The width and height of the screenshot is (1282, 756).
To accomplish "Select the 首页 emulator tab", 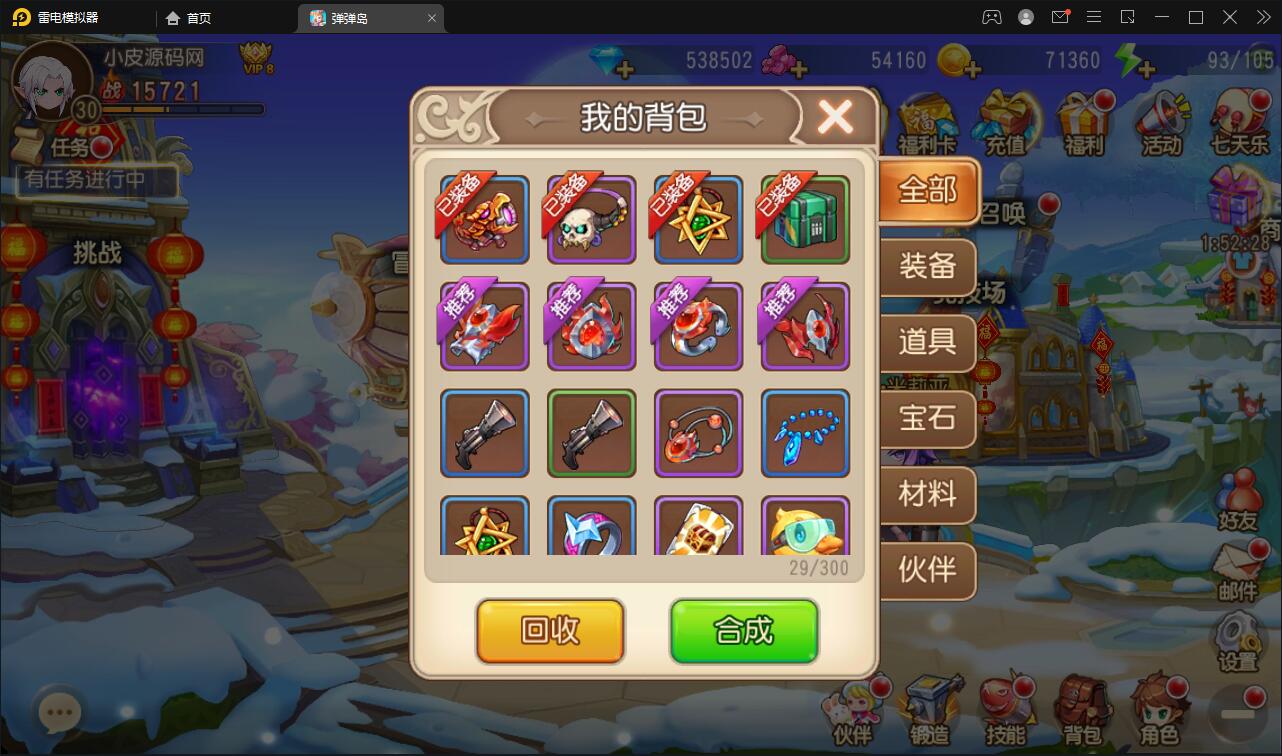I will tap(188, 17).
